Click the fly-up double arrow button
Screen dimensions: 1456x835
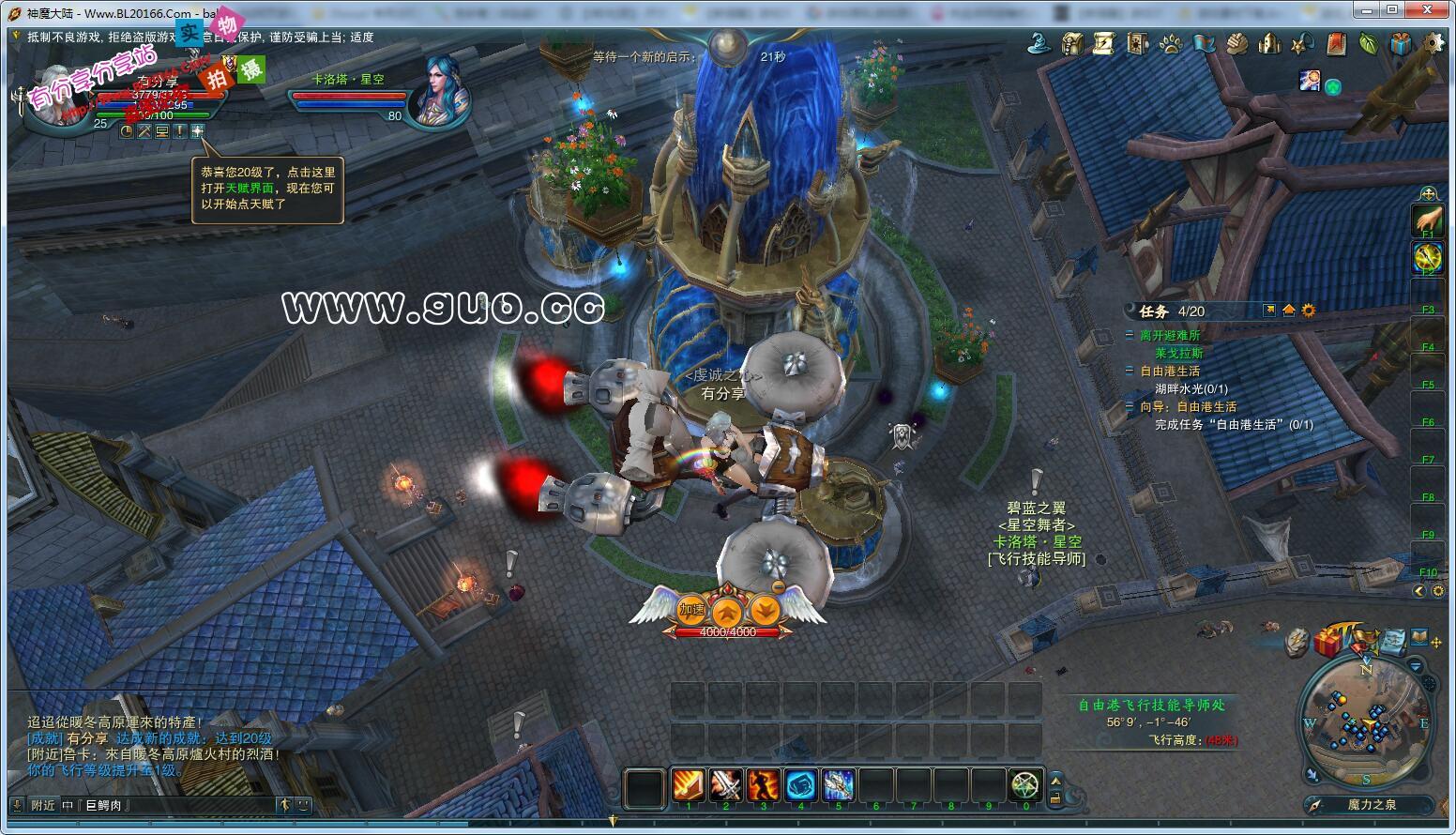click(x=728, y=612)
